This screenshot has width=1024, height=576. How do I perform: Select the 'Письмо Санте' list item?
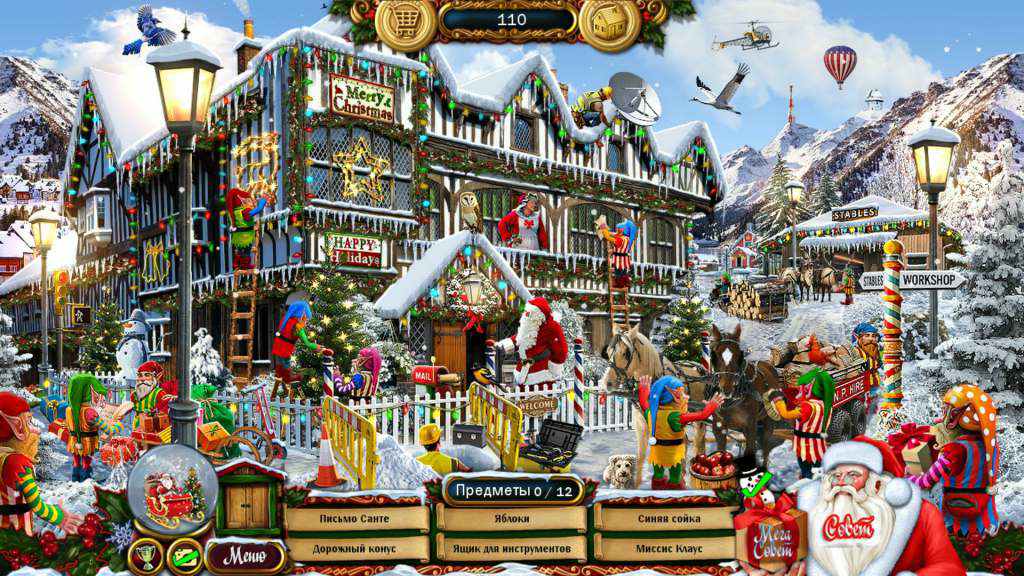(357, 519)
